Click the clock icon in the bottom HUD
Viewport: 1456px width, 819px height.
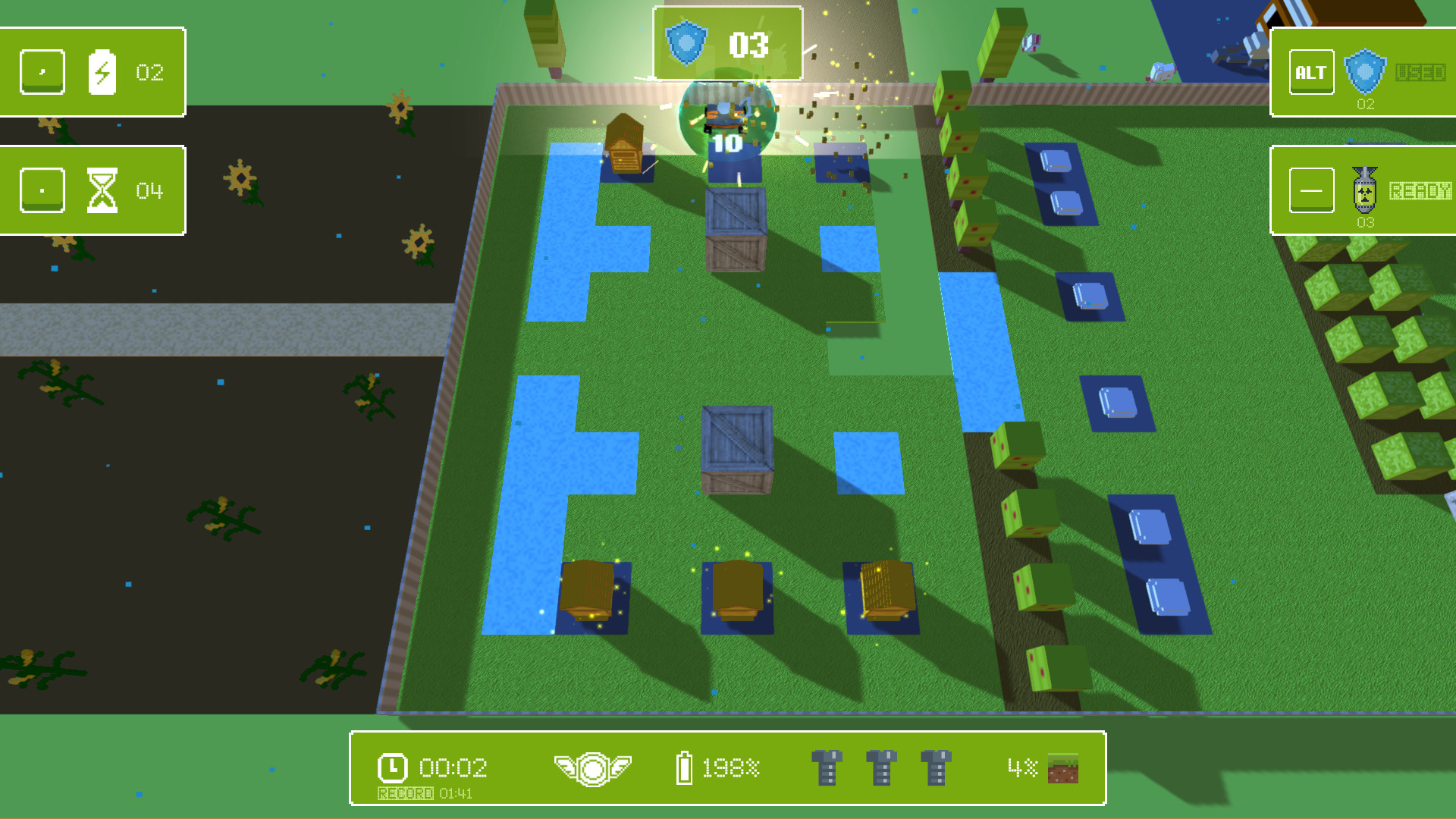tap(391, 768)
